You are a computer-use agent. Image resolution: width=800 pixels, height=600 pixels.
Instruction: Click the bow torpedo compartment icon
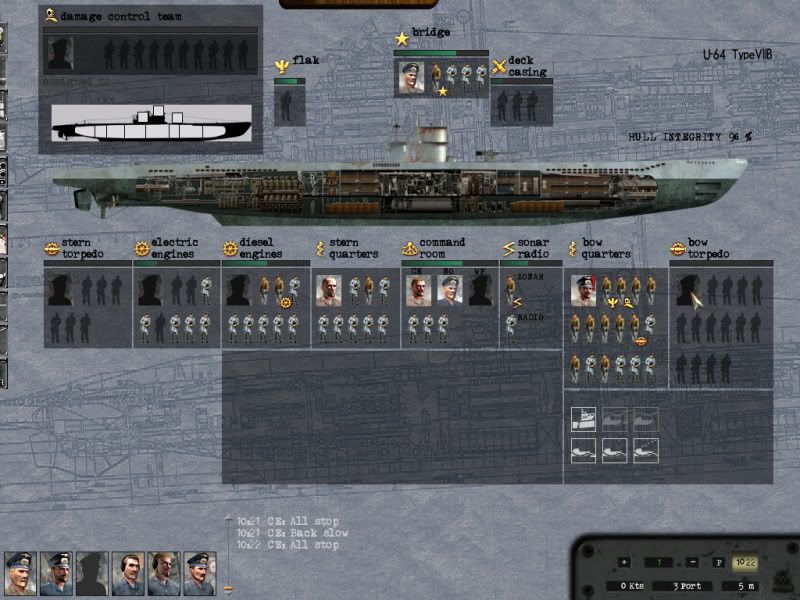pos(678,248)
